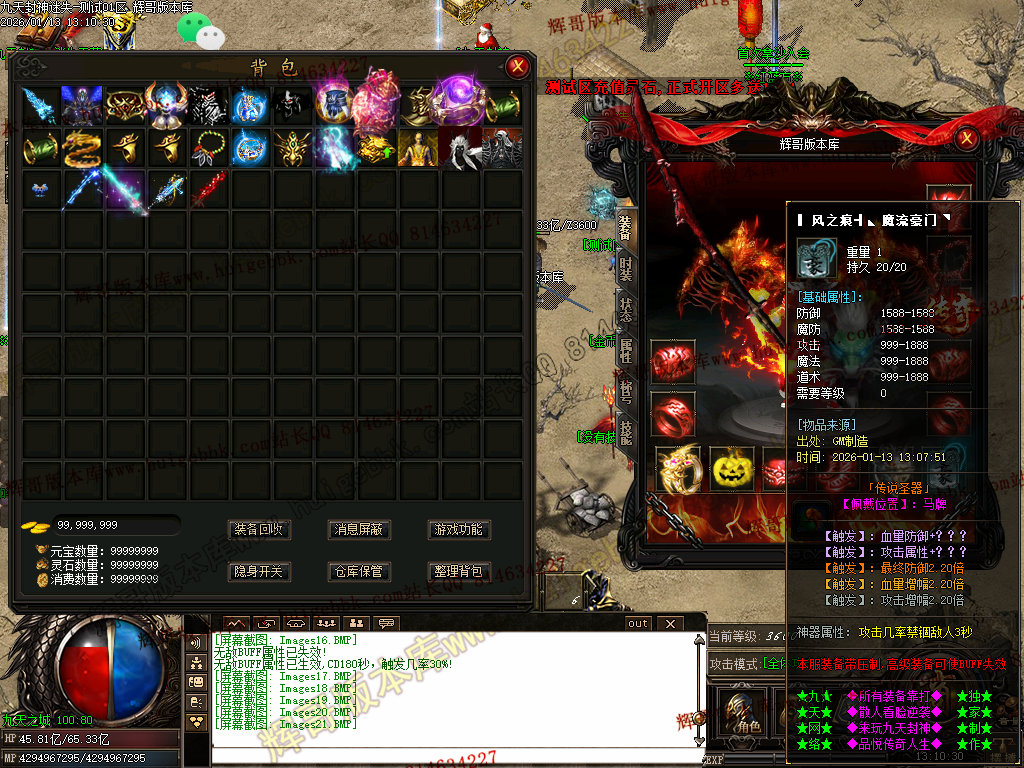Close the 背包 backpack window
The image size is (1024, 768).
click(x=517, y=67)
